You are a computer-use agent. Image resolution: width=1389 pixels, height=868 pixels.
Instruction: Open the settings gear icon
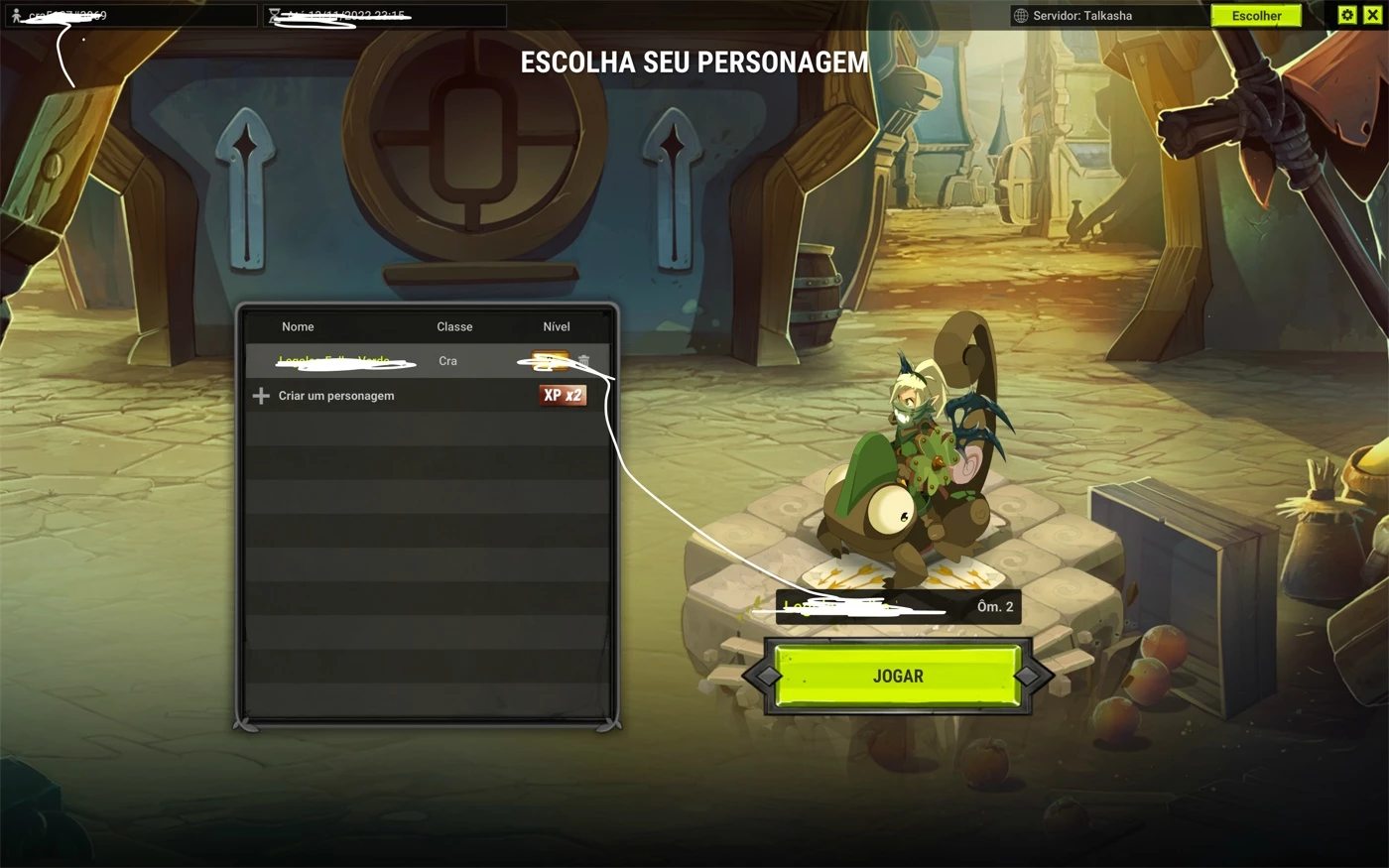(x=1346, y=15)
